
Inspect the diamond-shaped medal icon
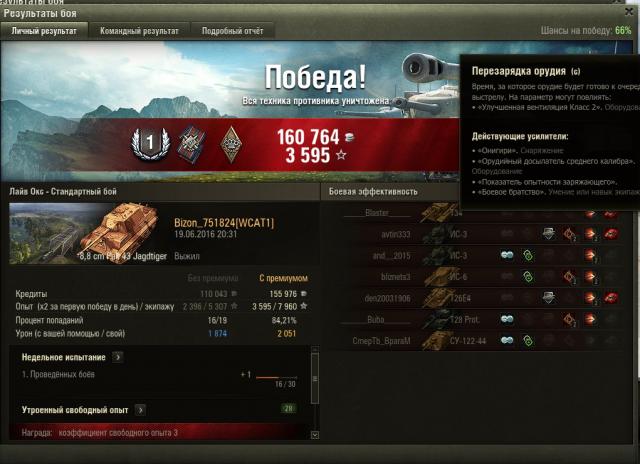coord(232,143)
